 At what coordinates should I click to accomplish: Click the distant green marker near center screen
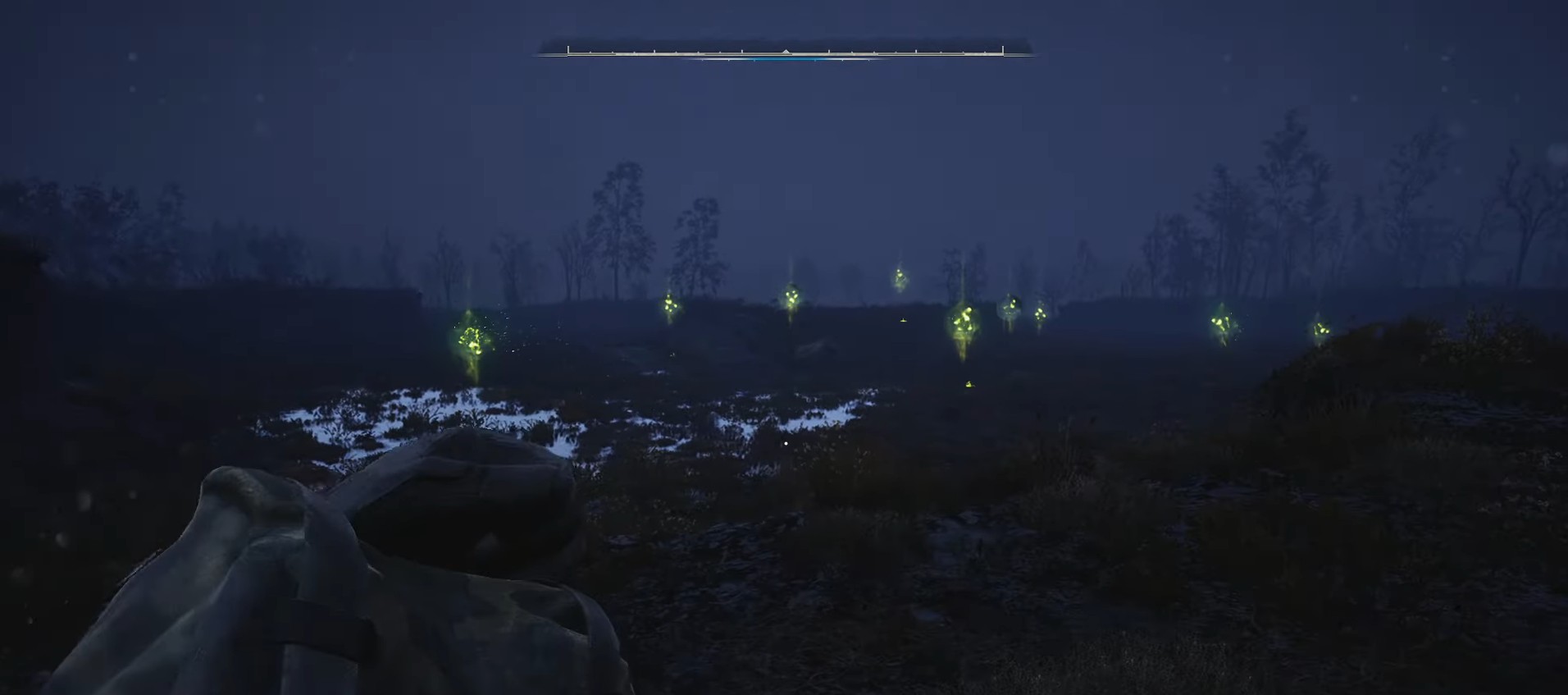tap(791, 299)
